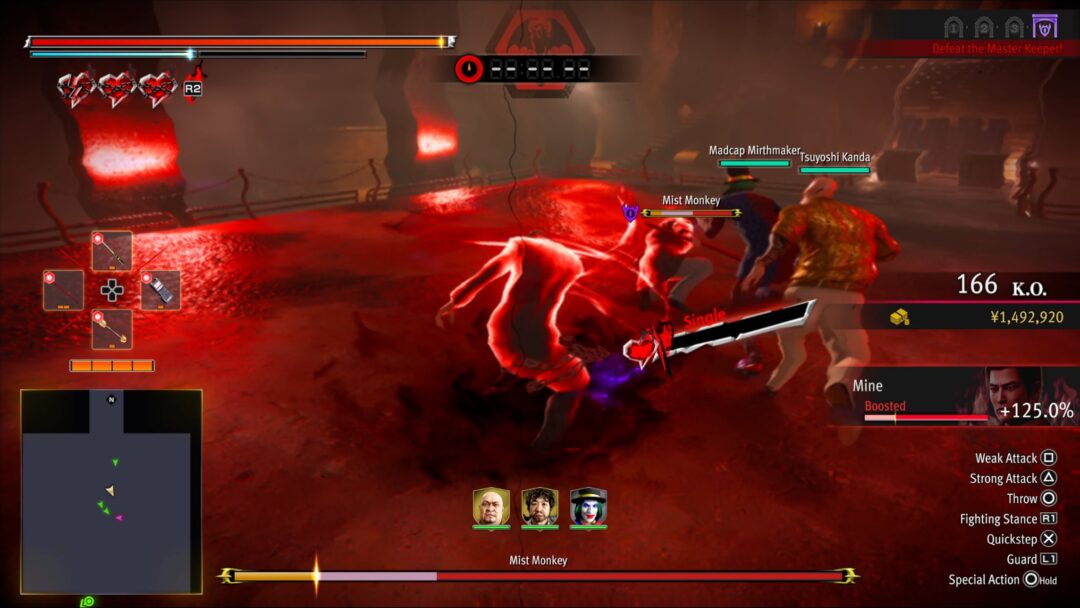Choose the silver flask item slot
The image size is (1080, 608).
(x=161, y=290)
